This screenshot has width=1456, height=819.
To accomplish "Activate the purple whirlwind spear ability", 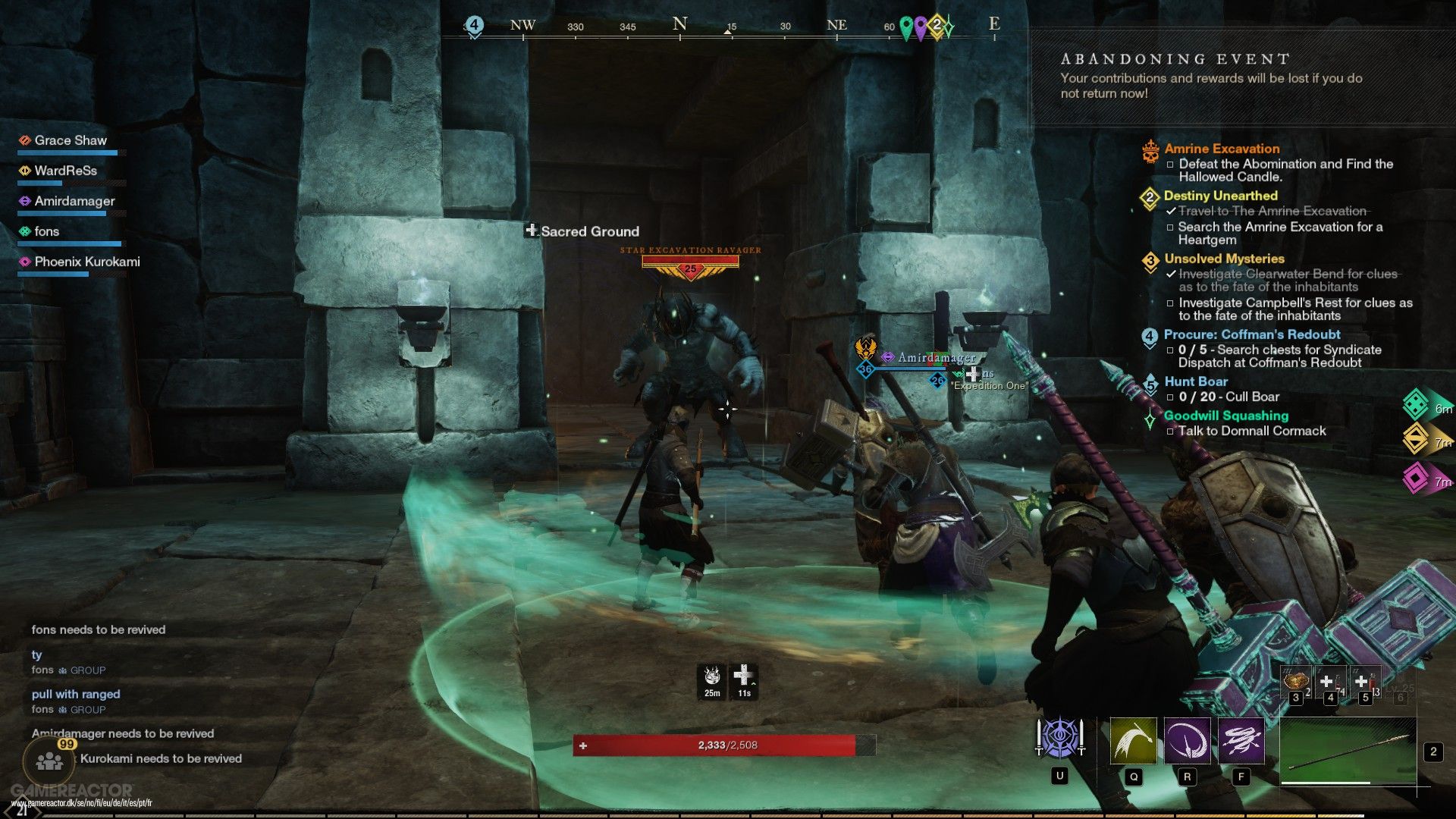I will (1241, 740).
